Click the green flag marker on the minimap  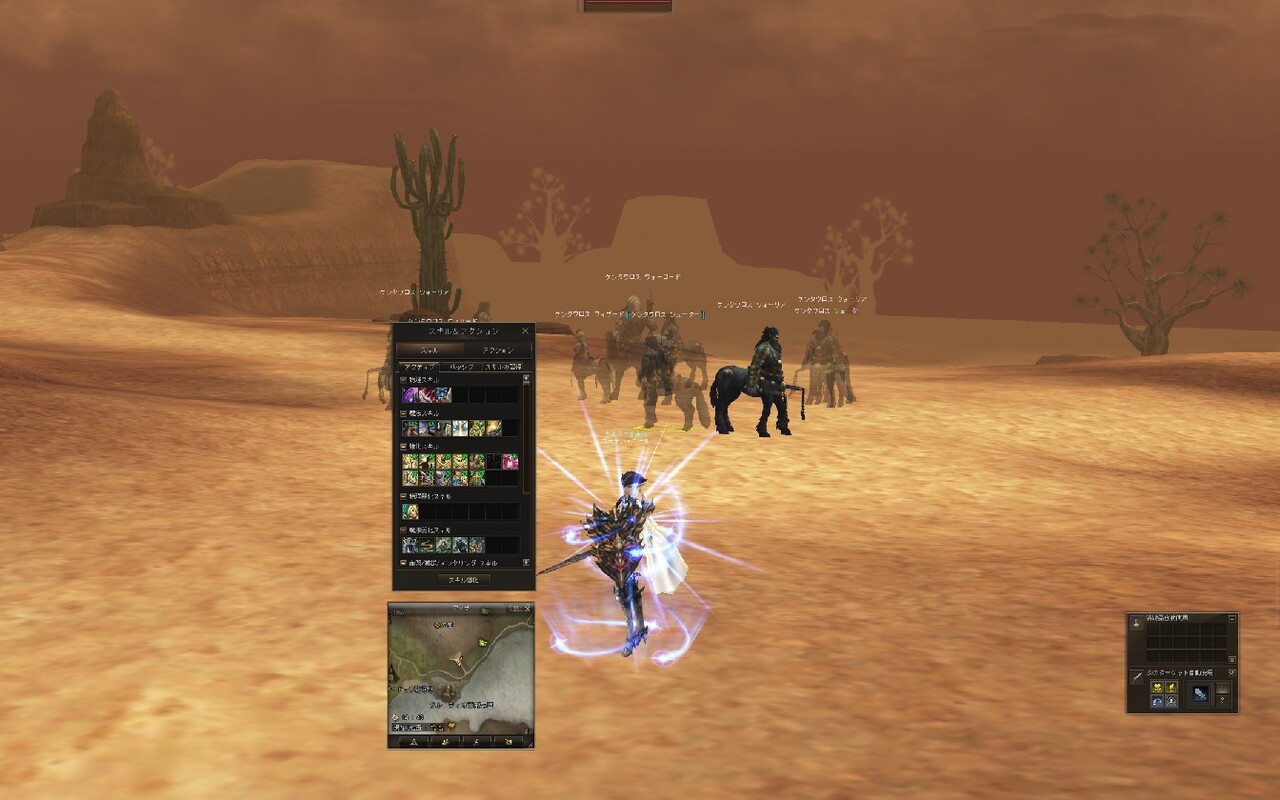[x=482, y=643]
